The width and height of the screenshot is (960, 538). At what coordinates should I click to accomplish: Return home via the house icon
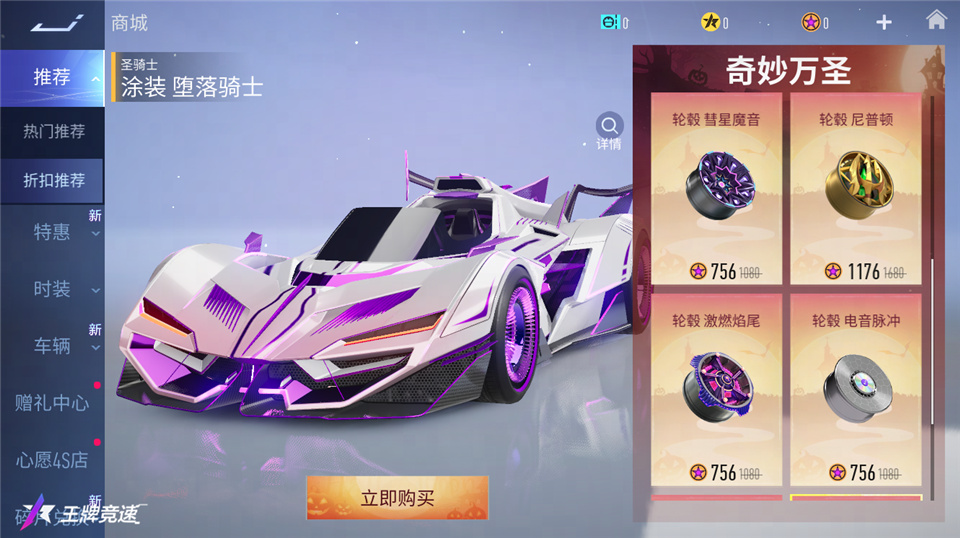click(x=936, y=20)
